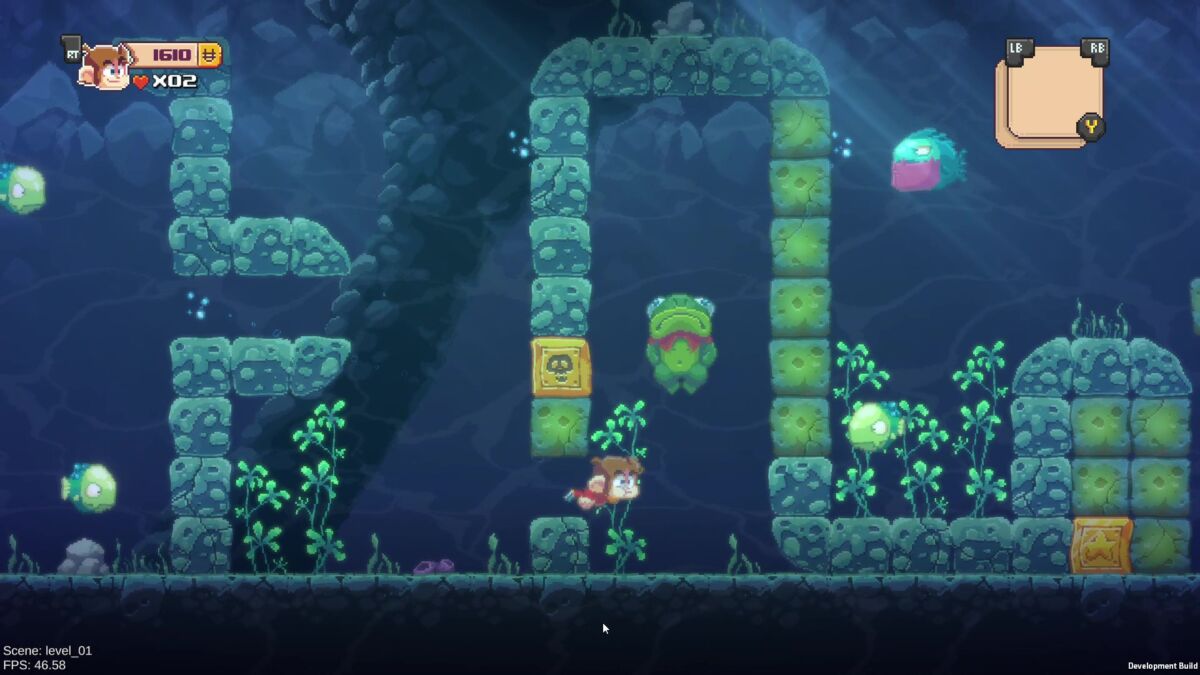1200x675 pixels.
Task: Click the player character portrait in the HUD
Action: coord(106,68)
